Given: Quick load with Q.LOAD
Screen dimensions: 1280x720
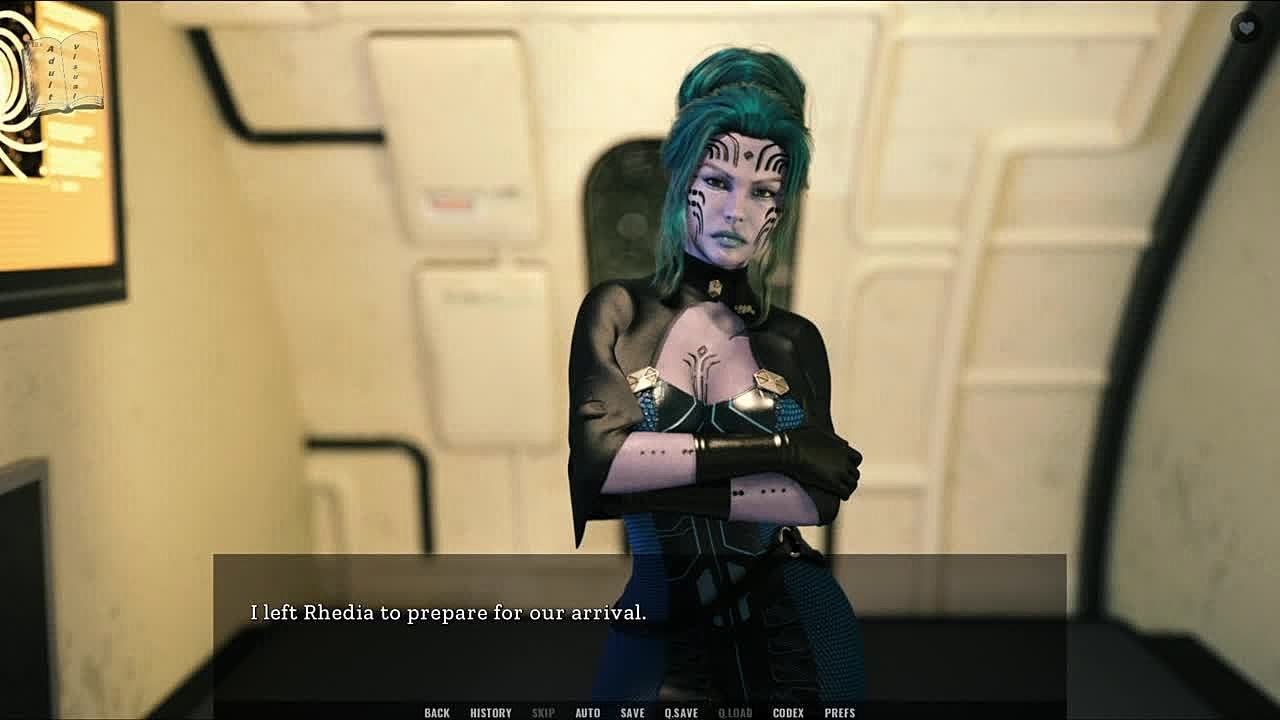Looking at the screenshot, I should [x=735, y=712].
